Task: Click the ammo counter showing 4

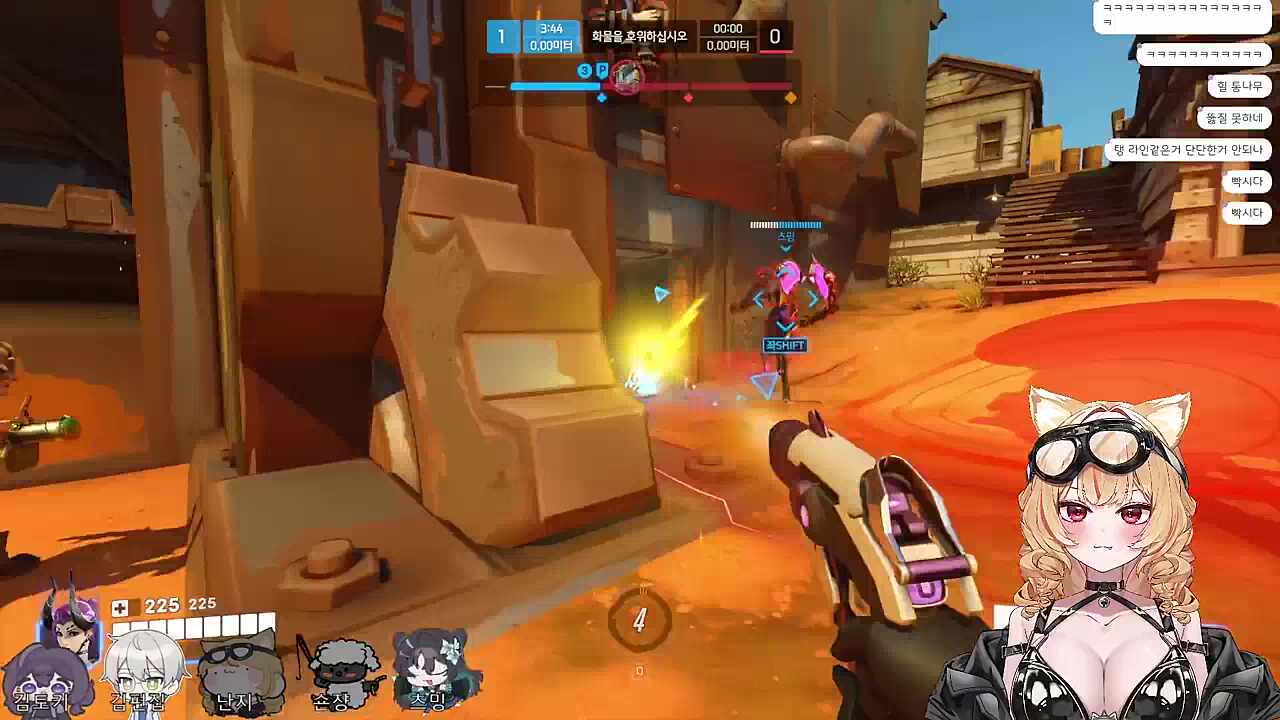Action: 639,619
